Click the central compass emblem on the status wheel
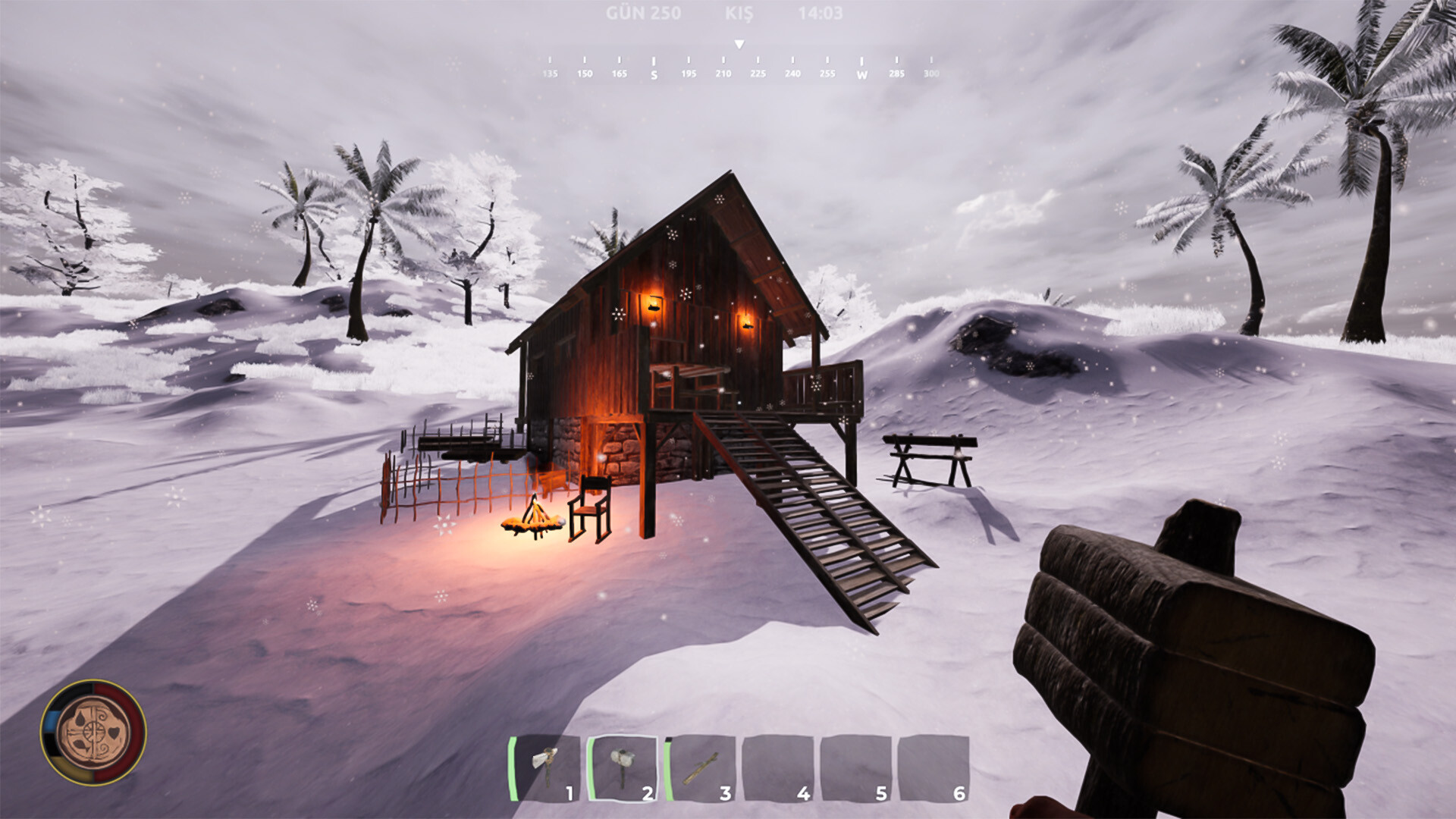Viewport: 1456px width, 819px height. pos(93,732)
